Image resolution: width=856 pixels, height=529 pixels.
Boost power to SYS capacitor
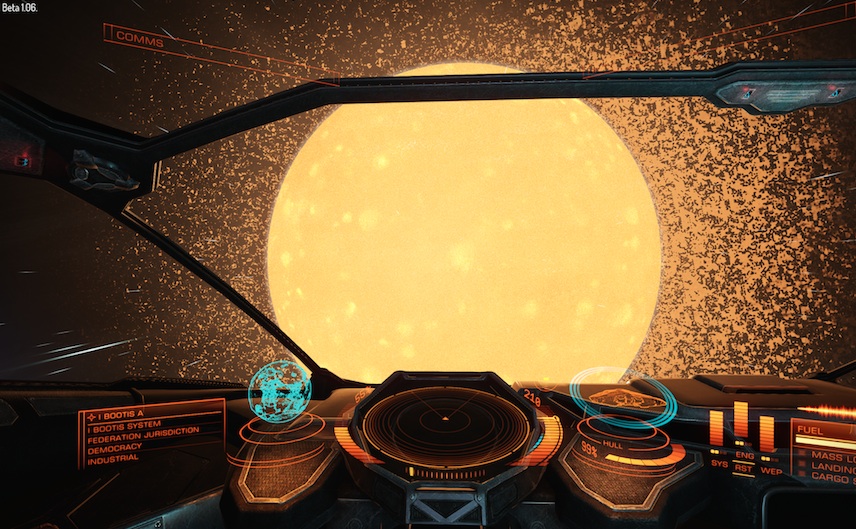tap(718, 463)
